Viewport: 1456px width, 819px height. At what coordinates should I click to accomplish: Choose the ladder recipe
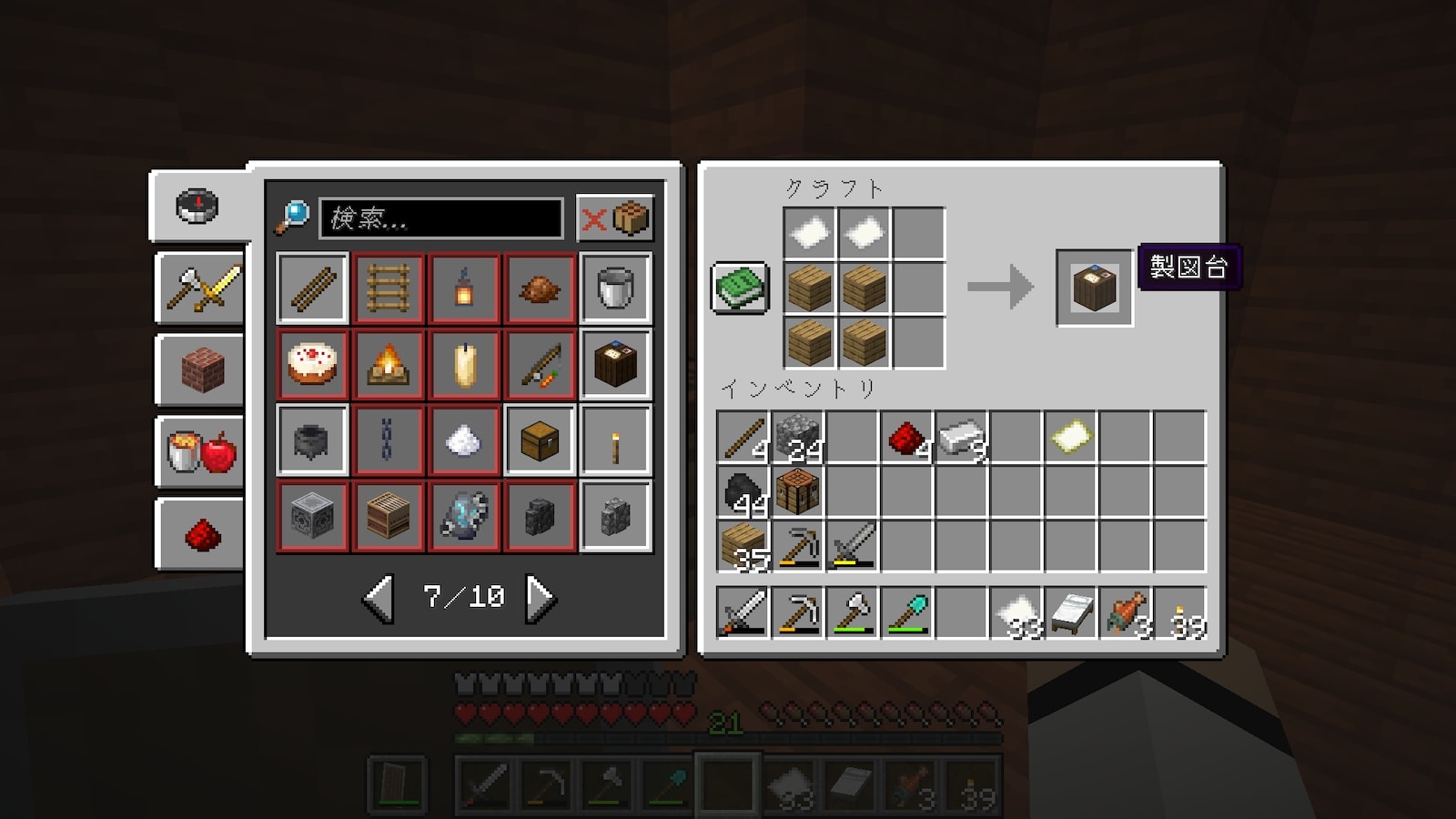point(388,288)
